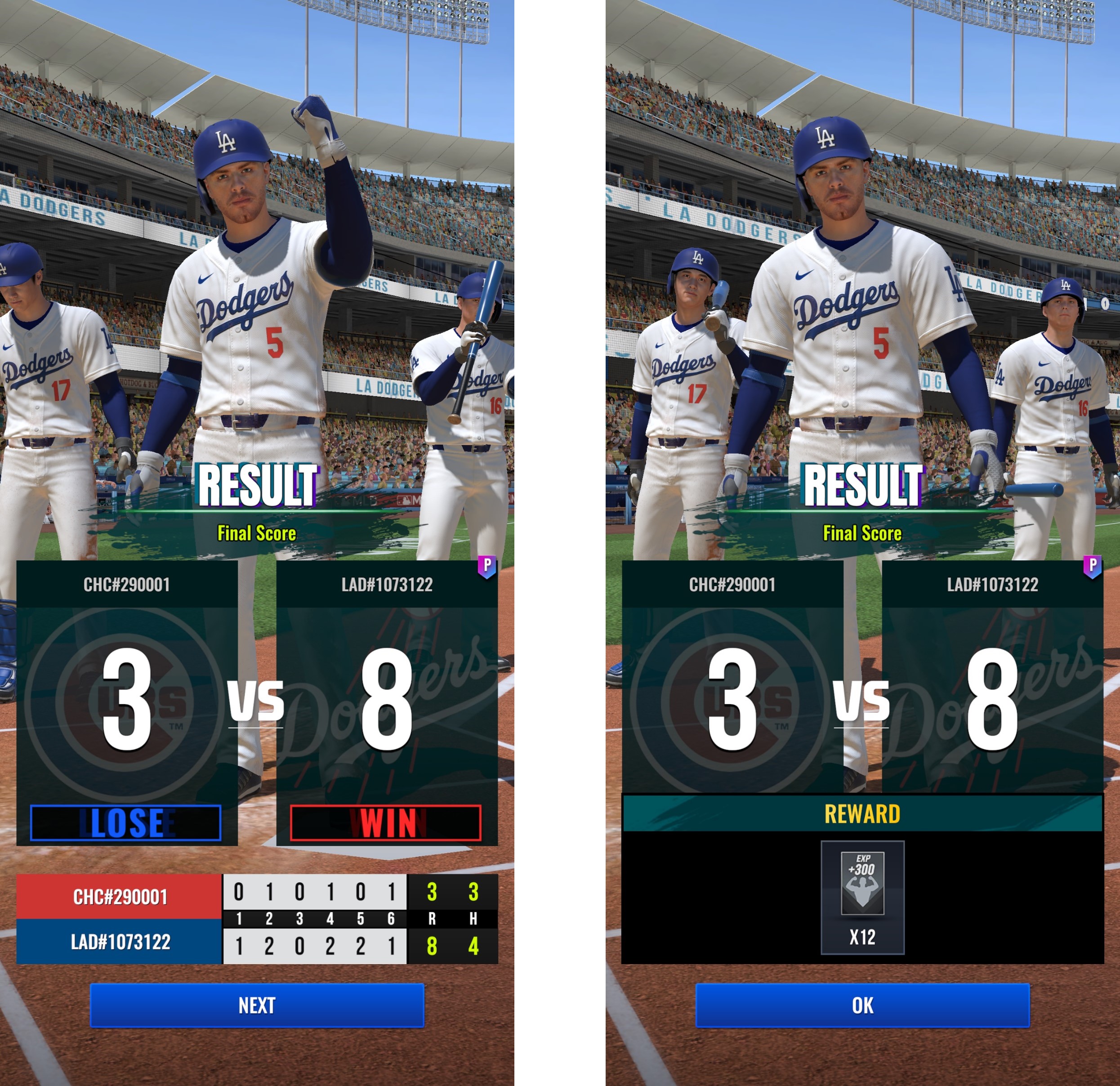Confirm the reward with the OK button

tap(862, 1005)
